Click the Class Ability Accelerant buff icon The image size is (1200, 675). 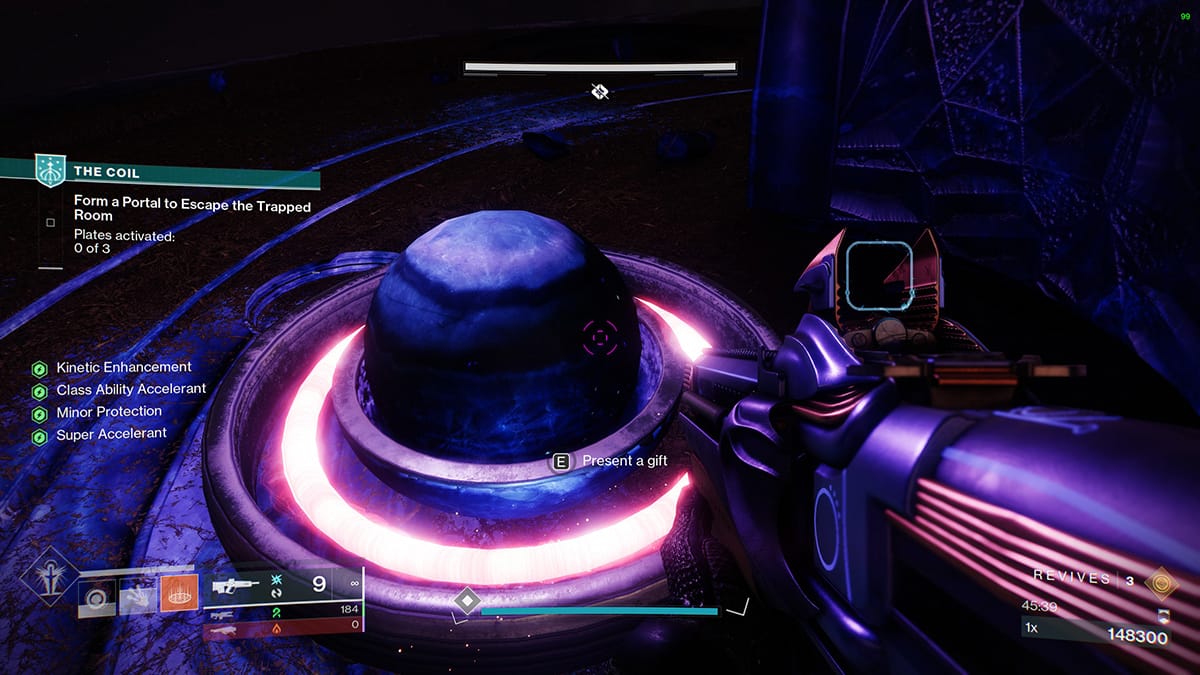click(40, 390)
